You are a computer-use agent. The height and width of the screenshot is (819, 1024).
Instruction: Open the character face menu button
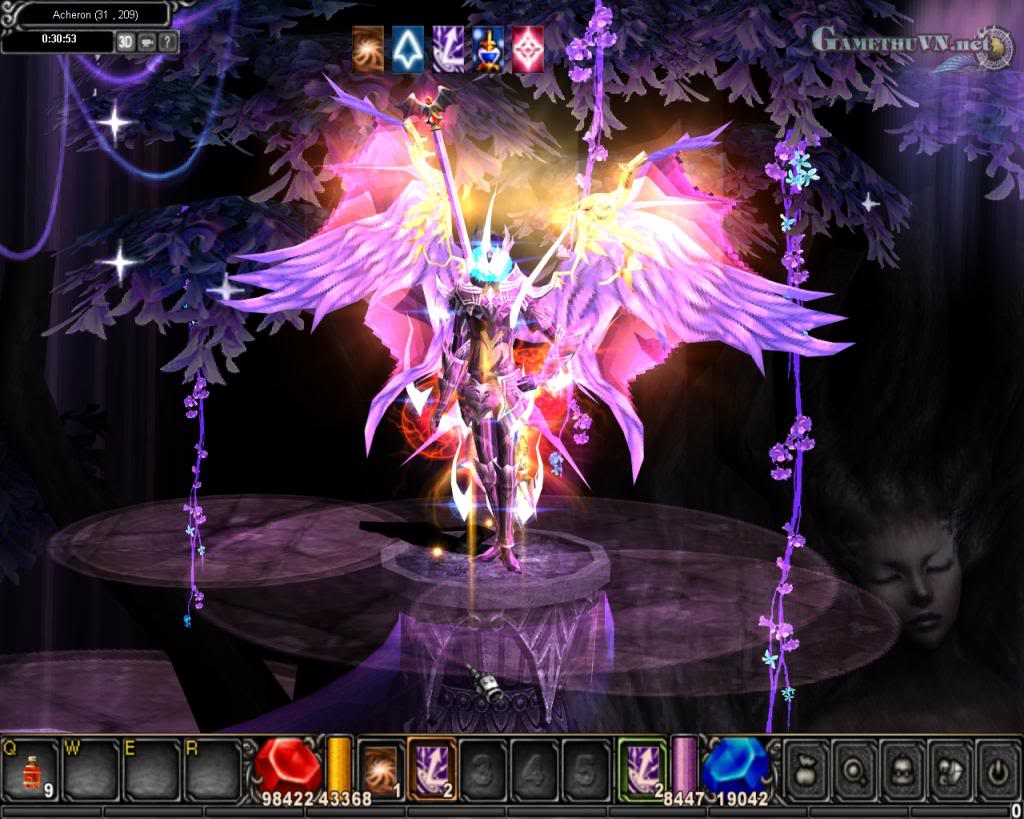point(901,771)
